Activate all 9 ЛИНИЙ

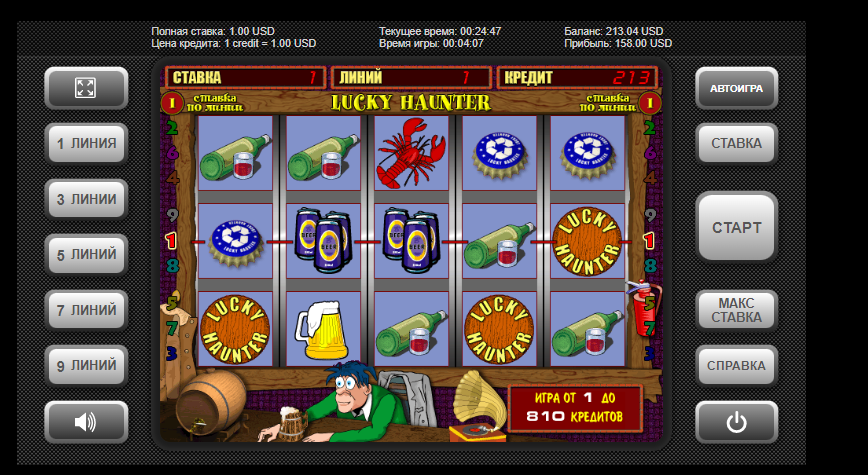click(86, 365)
